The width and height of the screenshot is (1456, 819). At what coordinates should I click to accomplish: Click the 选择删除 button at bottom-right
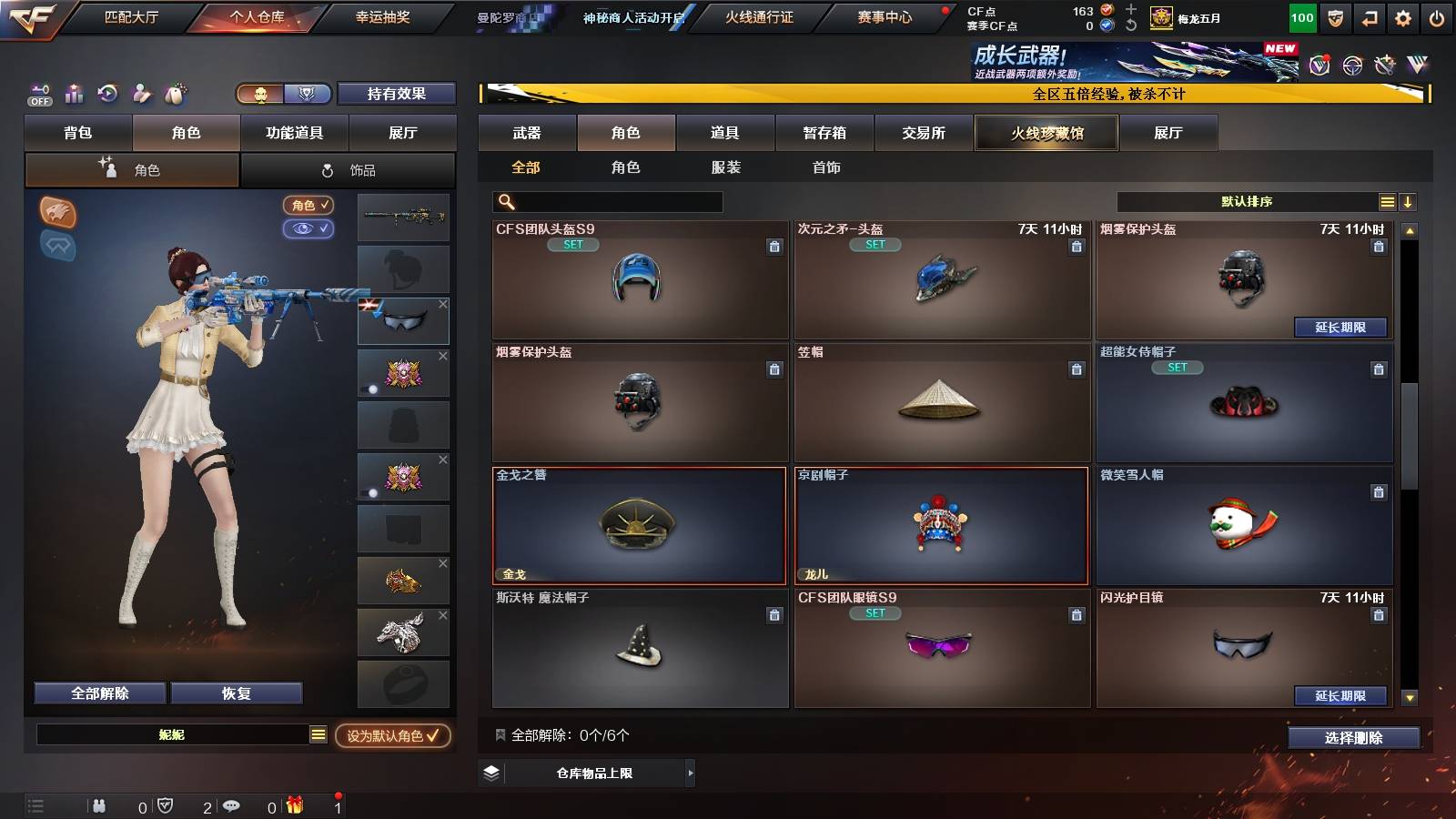(1354, 738)
